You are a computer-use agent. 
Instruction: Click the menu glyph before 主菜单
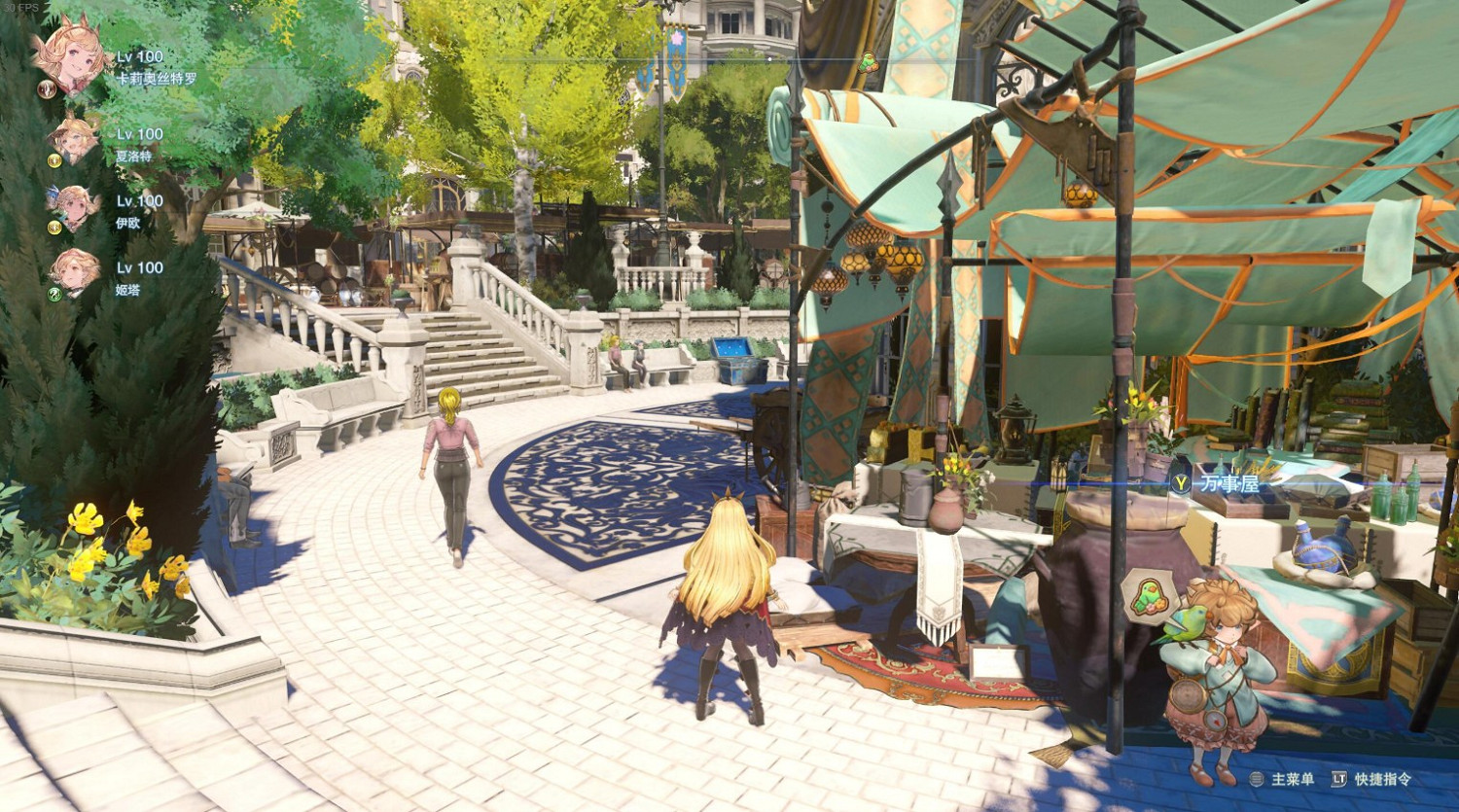[x=1257, y=779]
